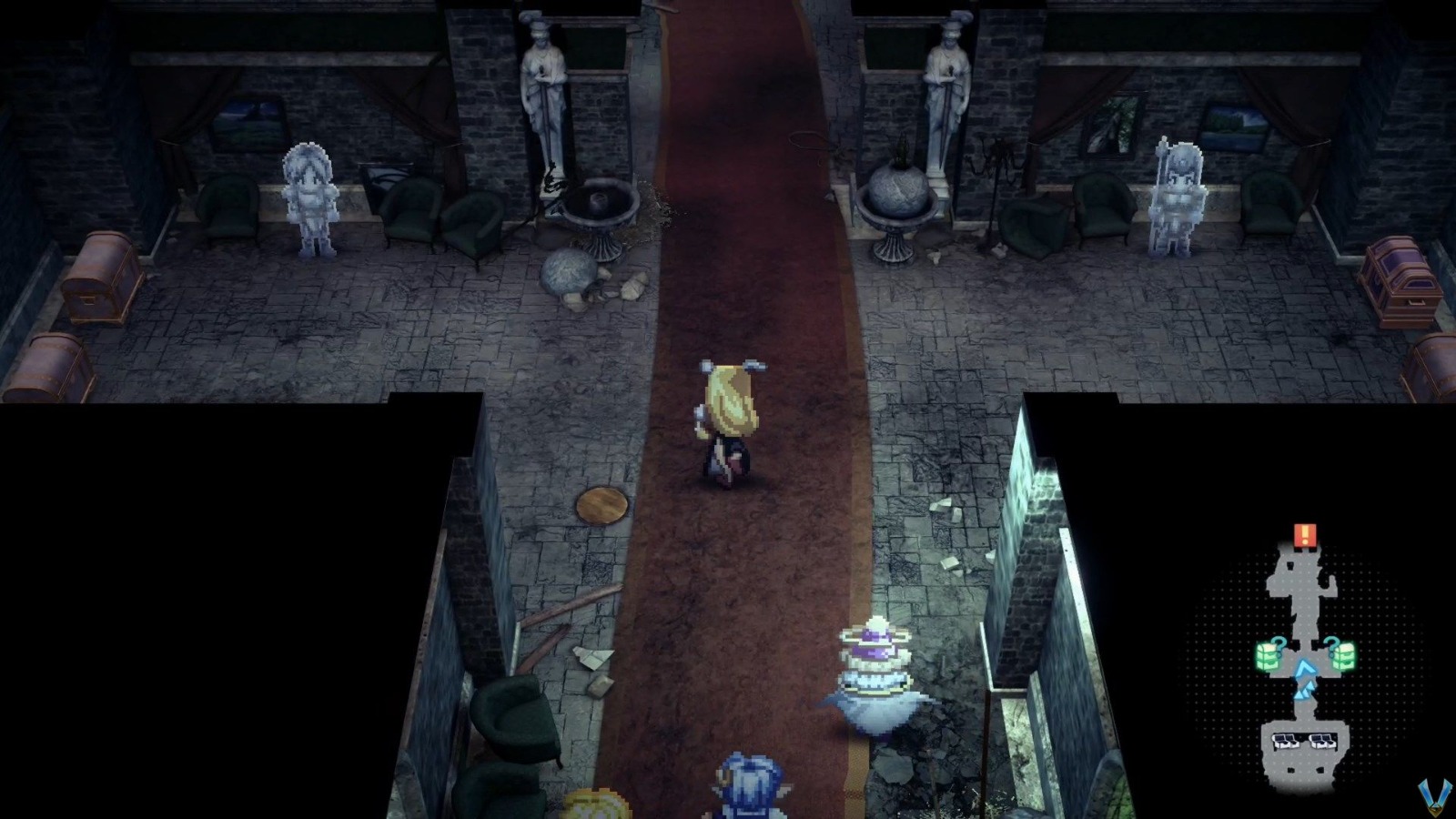
Task: Click the blue player arrow on the minimap
Action: click(x=1306, y=670)
